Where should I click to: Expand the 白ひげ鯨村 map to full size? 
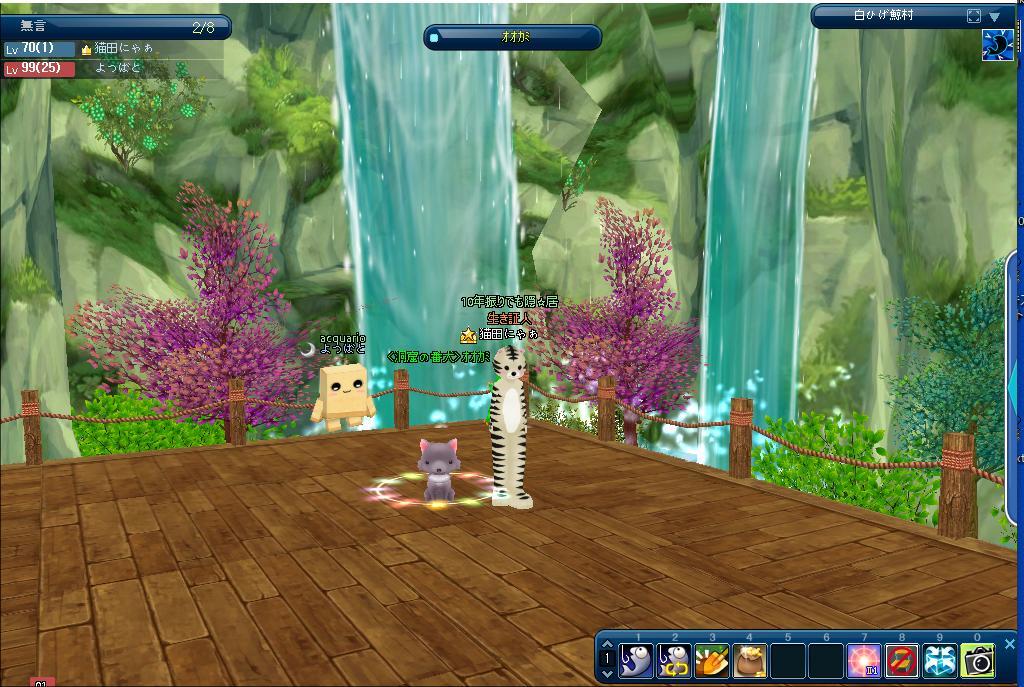(974, 16)
